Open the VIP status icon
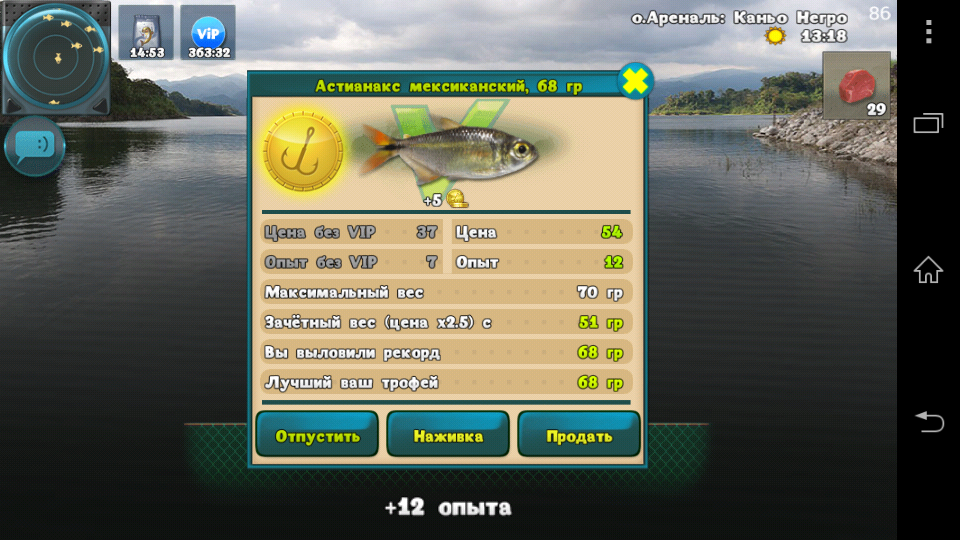This screenshot has width=960, height=540. 208,33
